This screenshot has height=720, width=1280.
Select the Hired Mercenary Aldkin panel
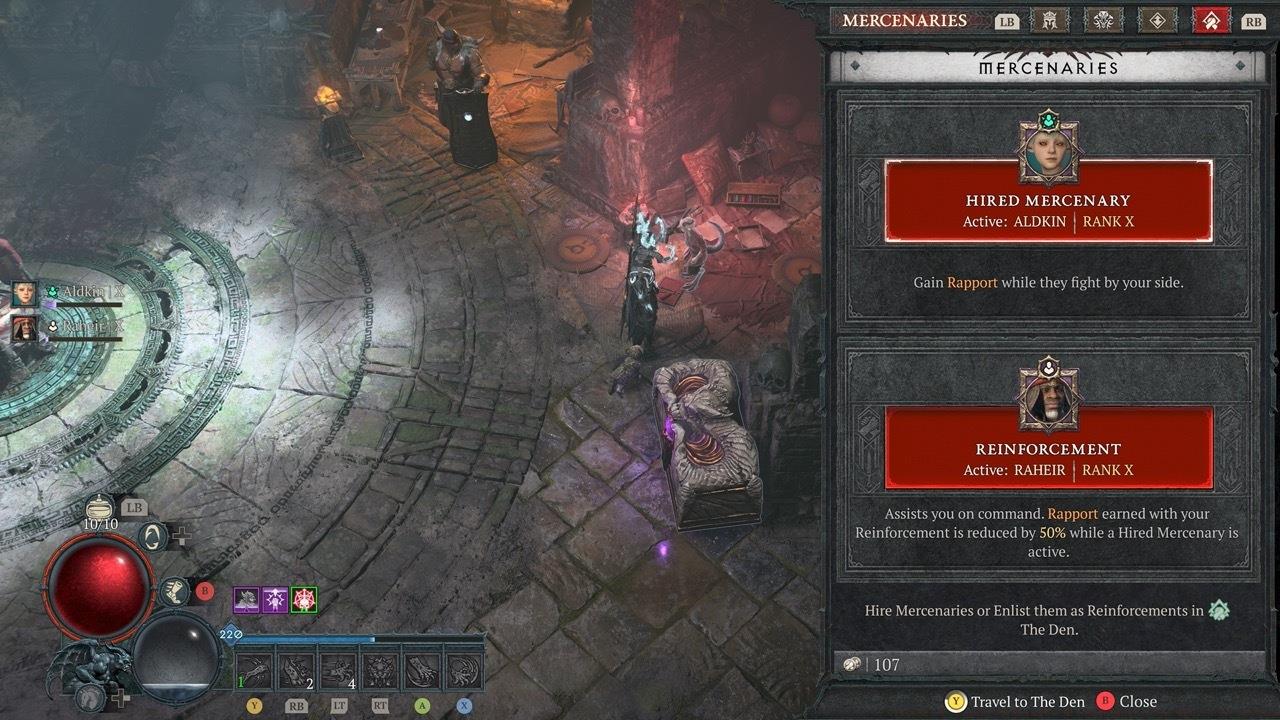pos(1048,201)
